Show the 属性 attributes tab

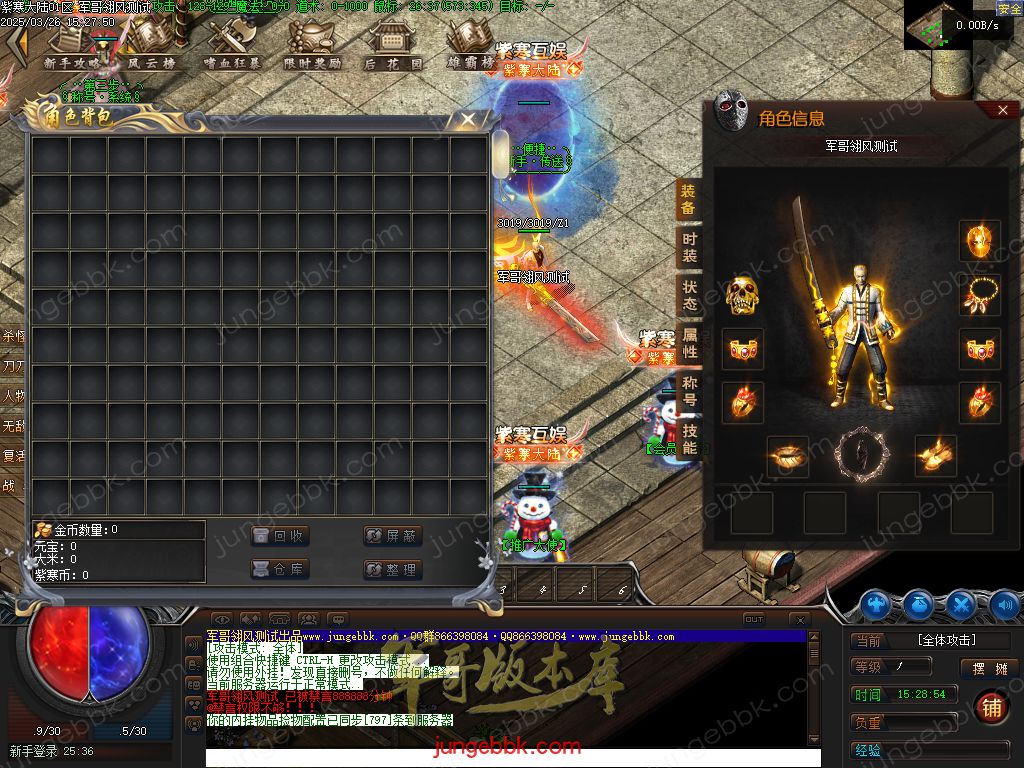[689, 343]
